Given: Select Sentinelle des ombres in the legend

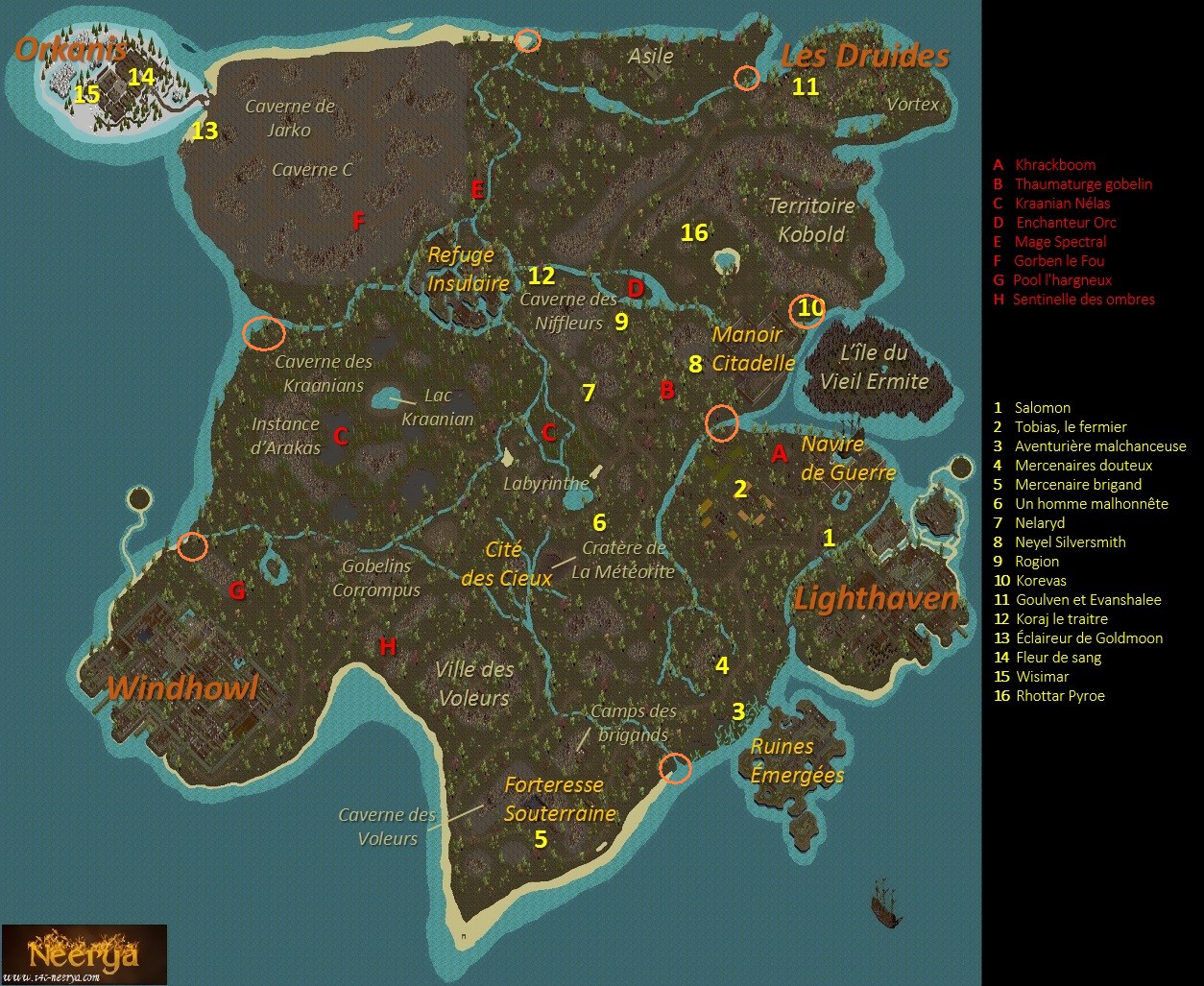Looking at the screenshot, I should click(1084, 299).
